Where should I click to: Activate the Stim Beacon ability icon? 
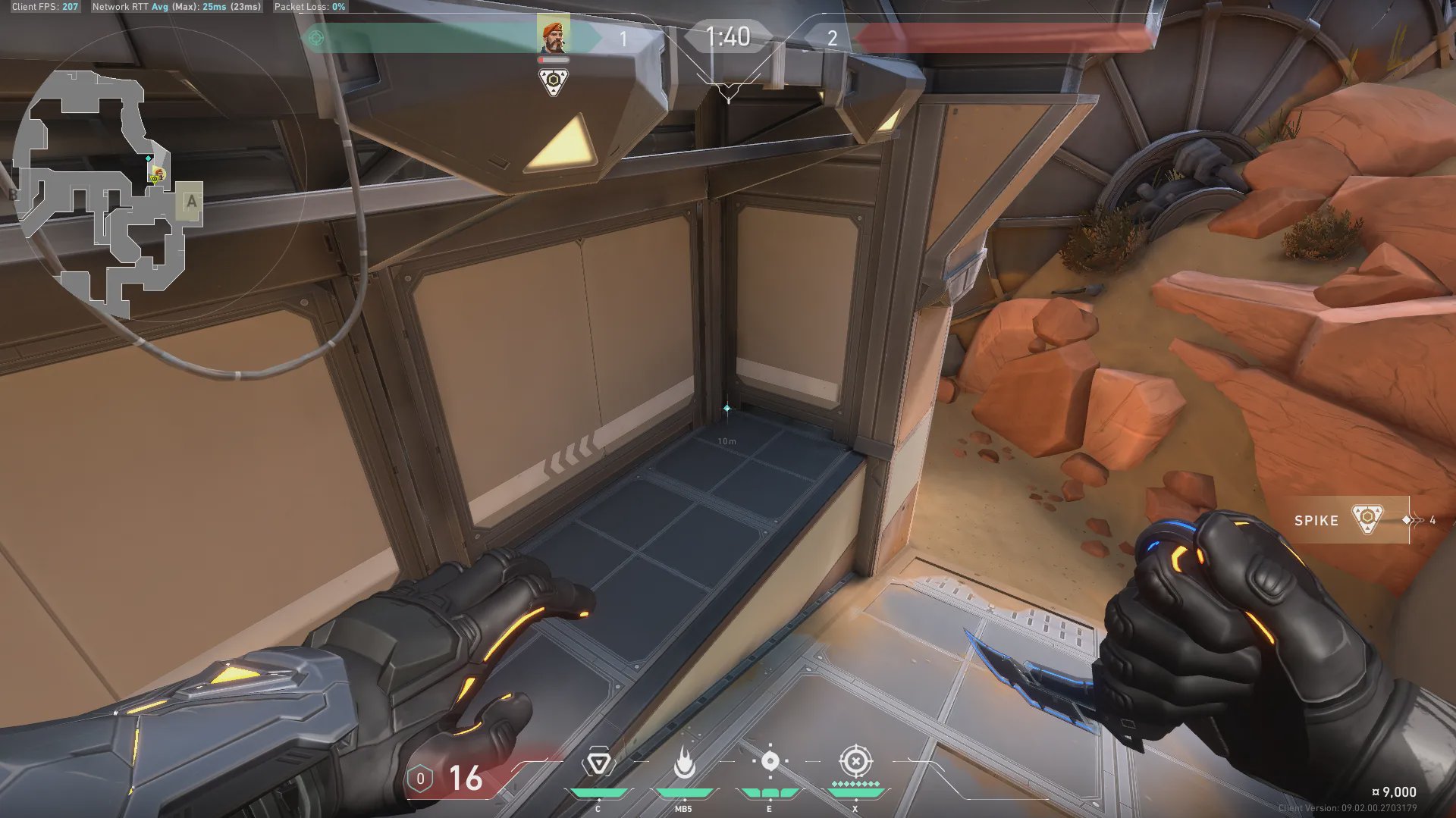tap(598, 763)
